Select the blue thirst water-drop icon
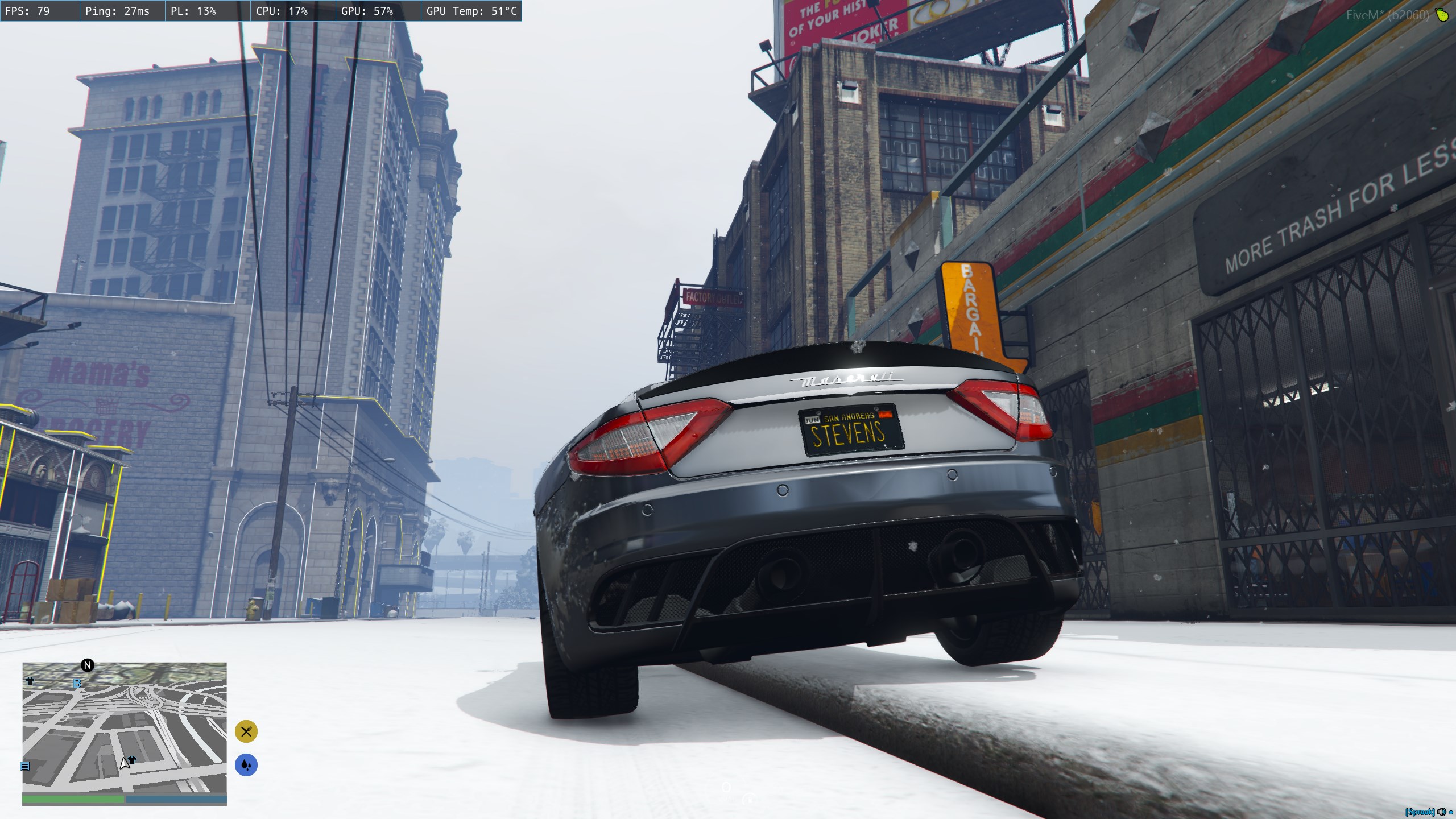This screenshot has height=819, width=1456. coord(246,765)
